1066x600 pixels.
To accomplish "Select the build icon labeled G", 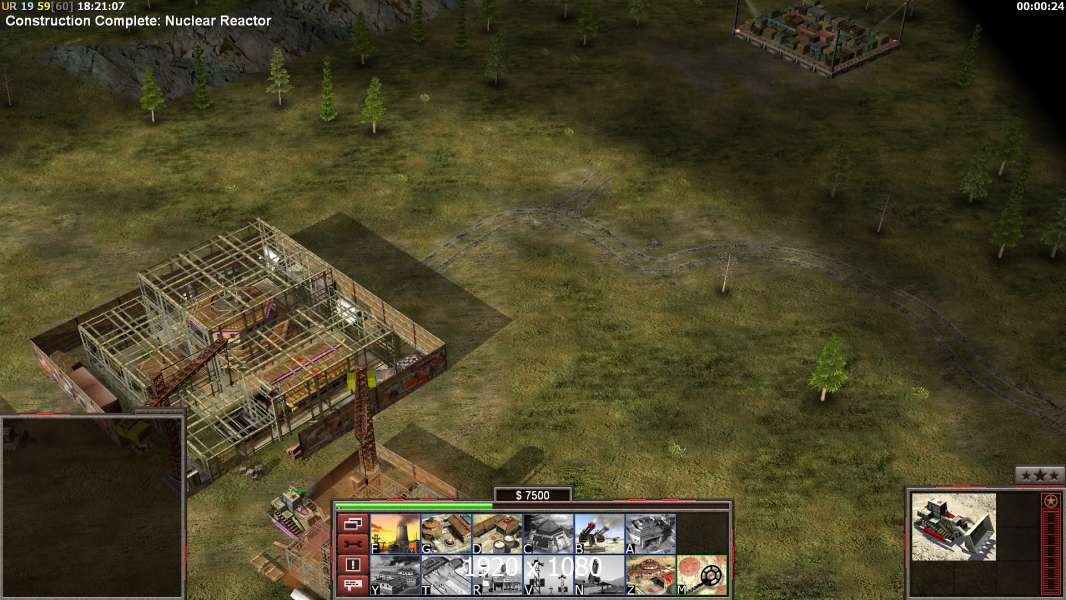I will (x=446, y=534).
